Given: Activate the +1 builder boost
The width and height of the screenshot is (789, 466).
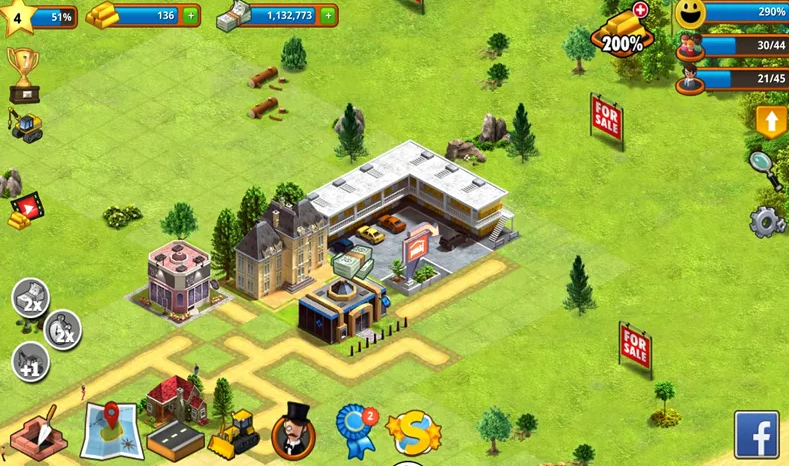Looking at the screenshot, I should click(x=30, y=361).
